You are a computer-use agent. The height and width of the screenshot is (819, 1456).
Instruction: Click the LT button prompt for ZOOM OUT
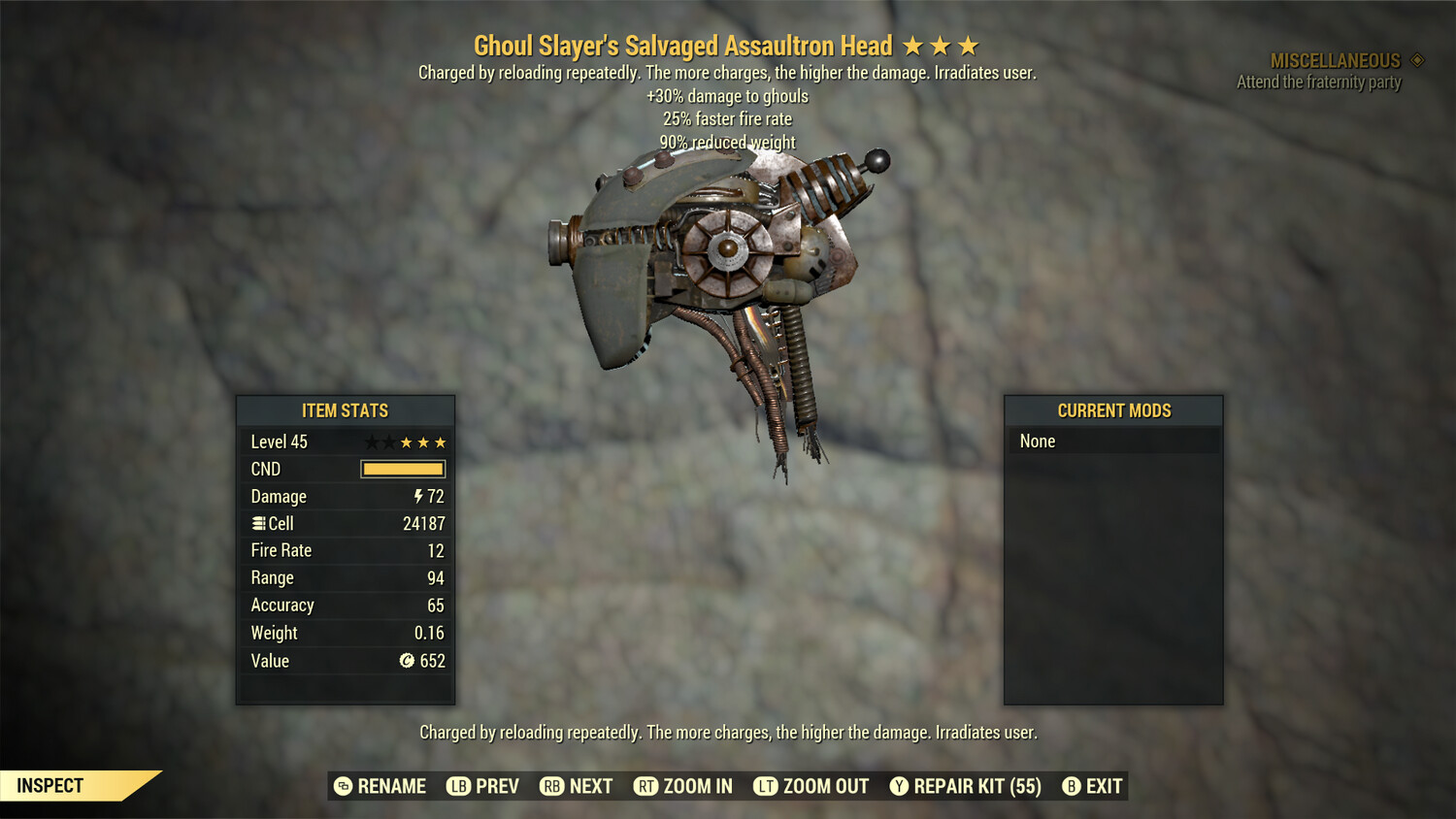[766, 786]
